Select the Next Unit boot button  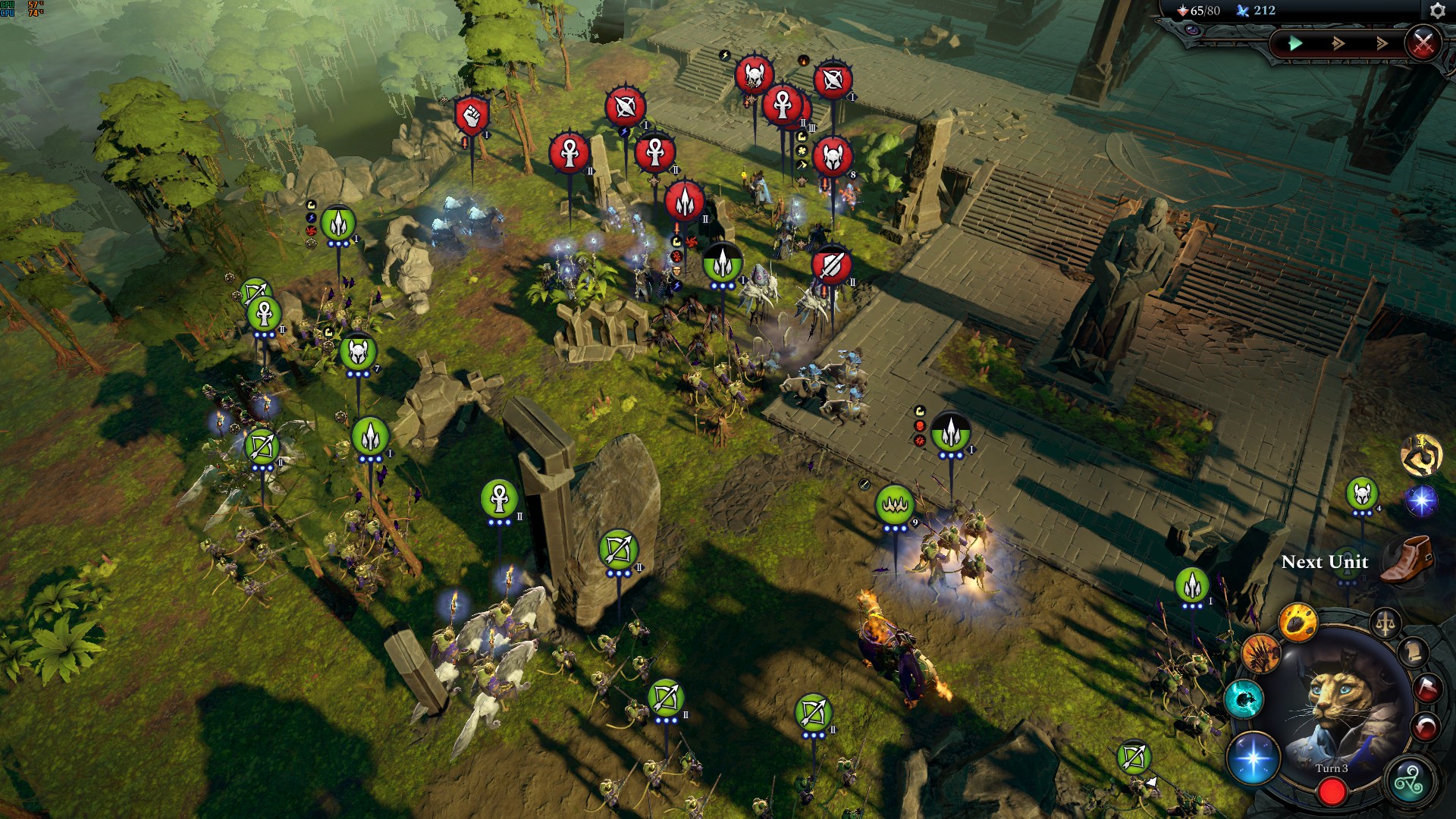pyautogui.click(x=1407, y=560)
